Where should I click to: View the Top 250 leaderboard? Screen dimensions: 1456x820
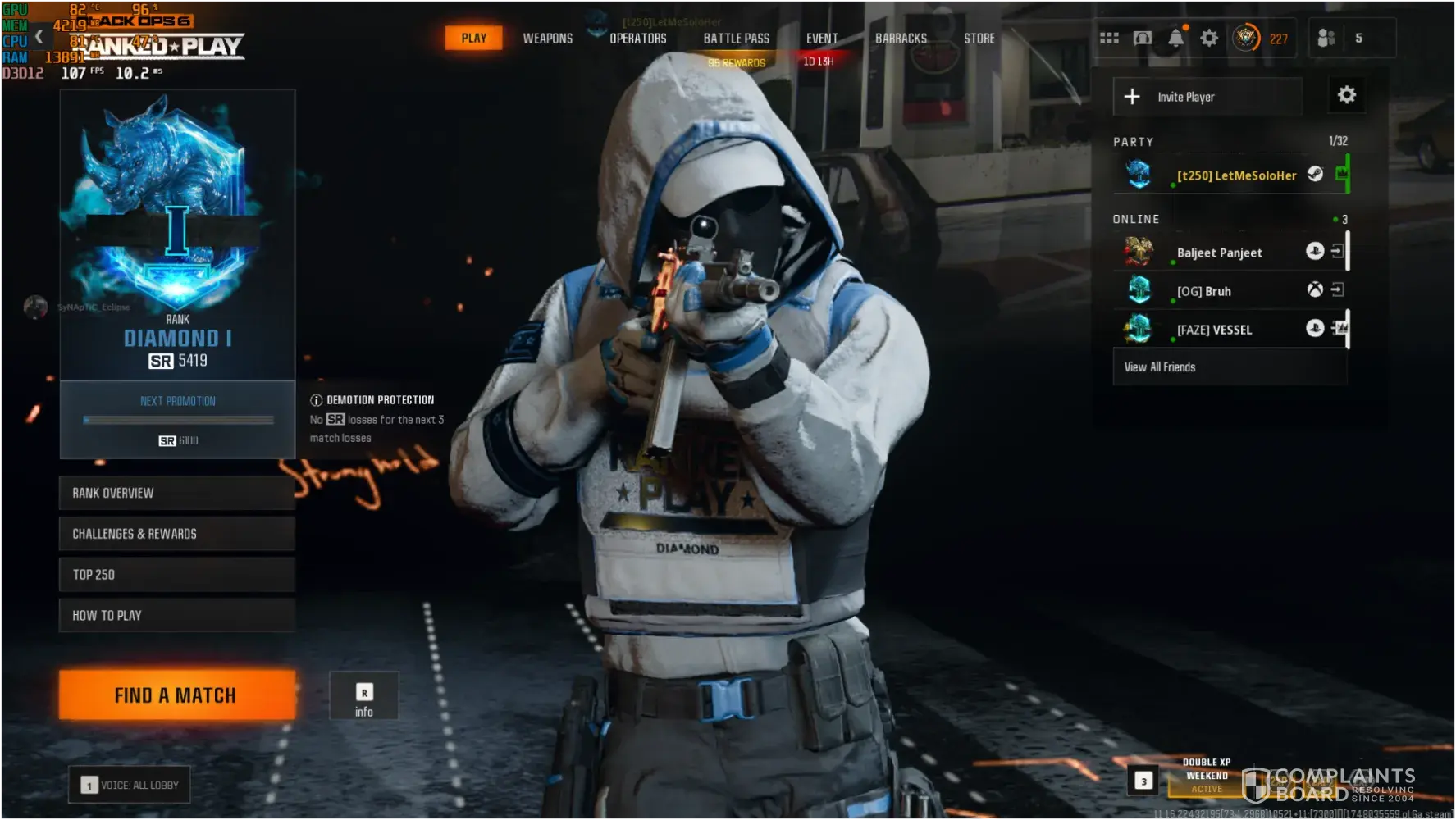click(176, 575)
